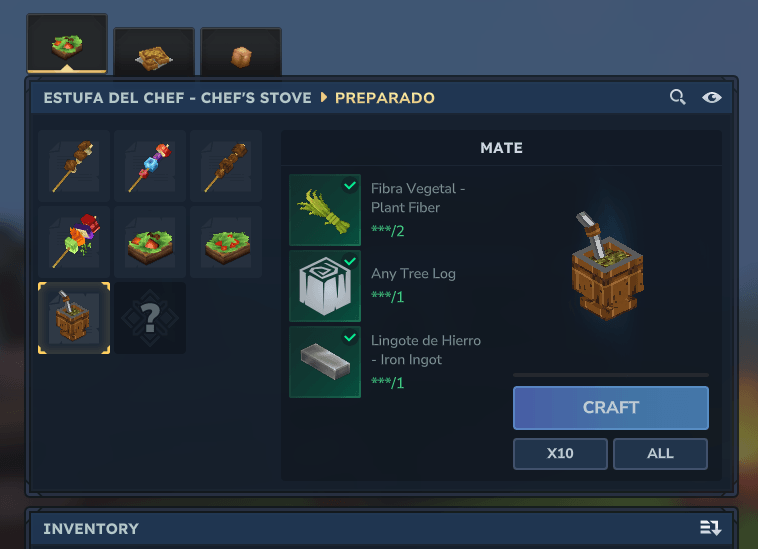
Task: Select the Mate cup recipe
Action: pyautogui.click(x=74, y=317)
